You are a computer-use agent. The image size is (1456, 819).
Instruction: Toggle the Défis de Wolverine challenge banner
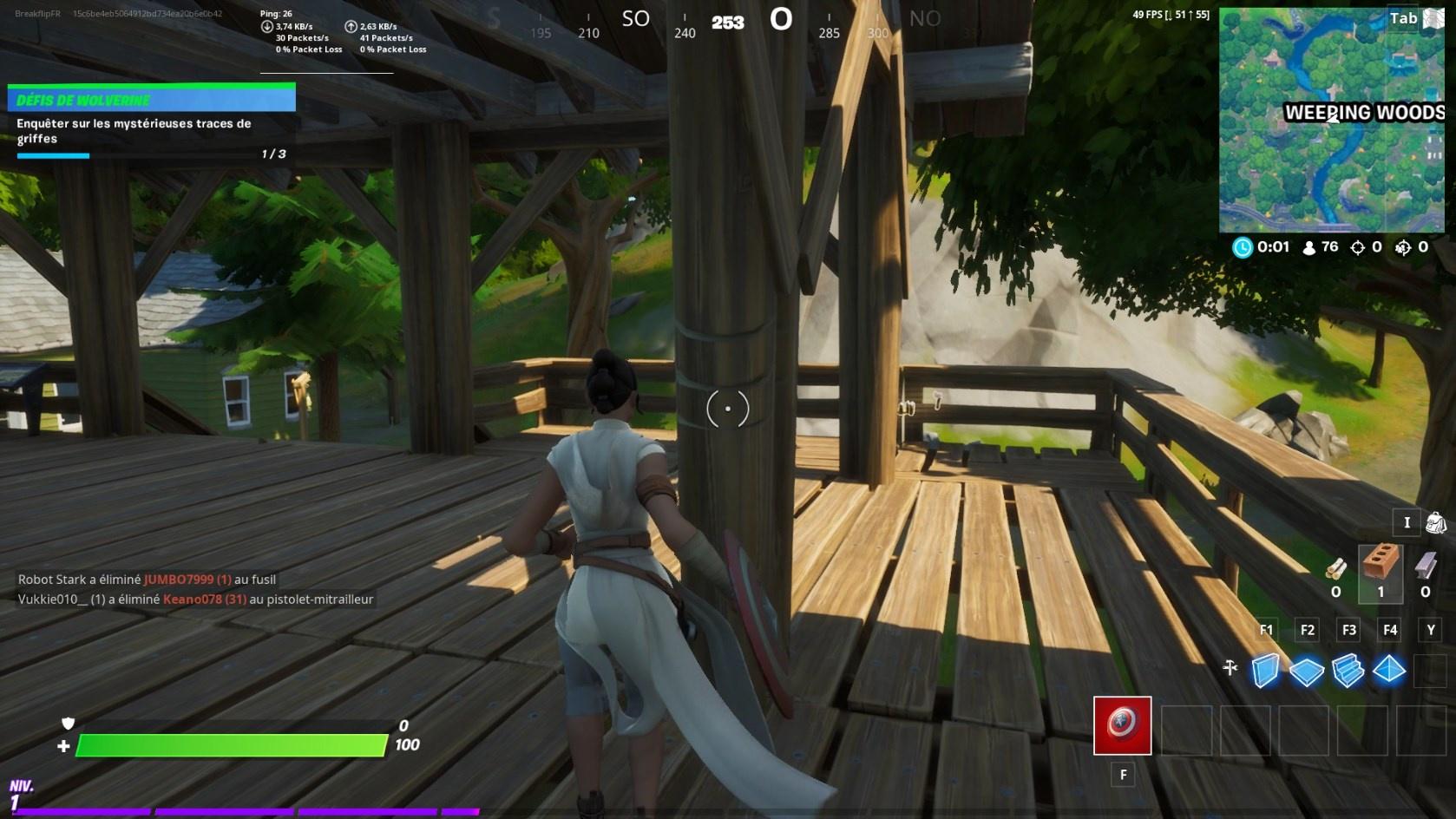click(x=152, y=97)
